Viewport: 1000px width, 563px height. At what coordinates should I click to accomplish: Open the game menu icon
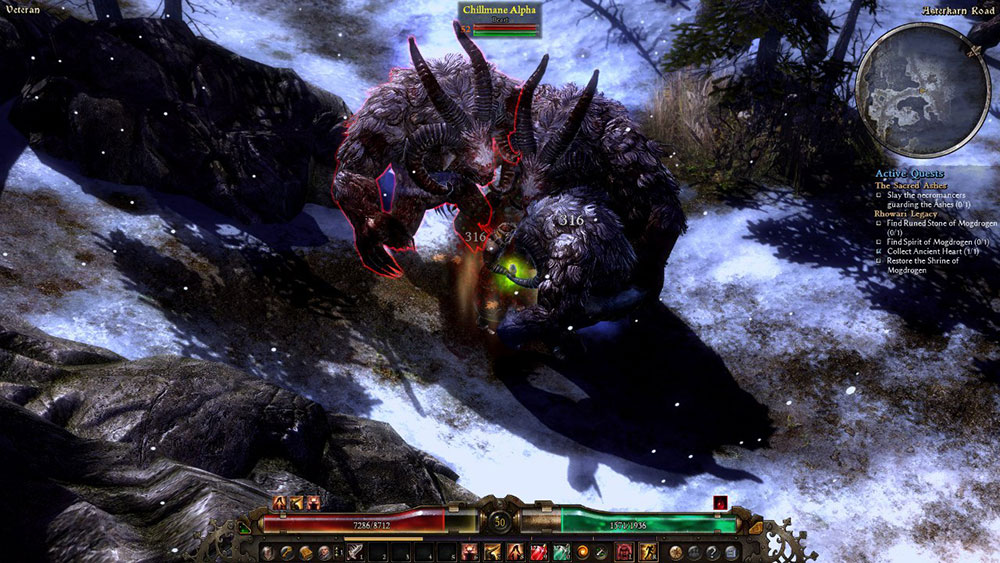point(730,552)
